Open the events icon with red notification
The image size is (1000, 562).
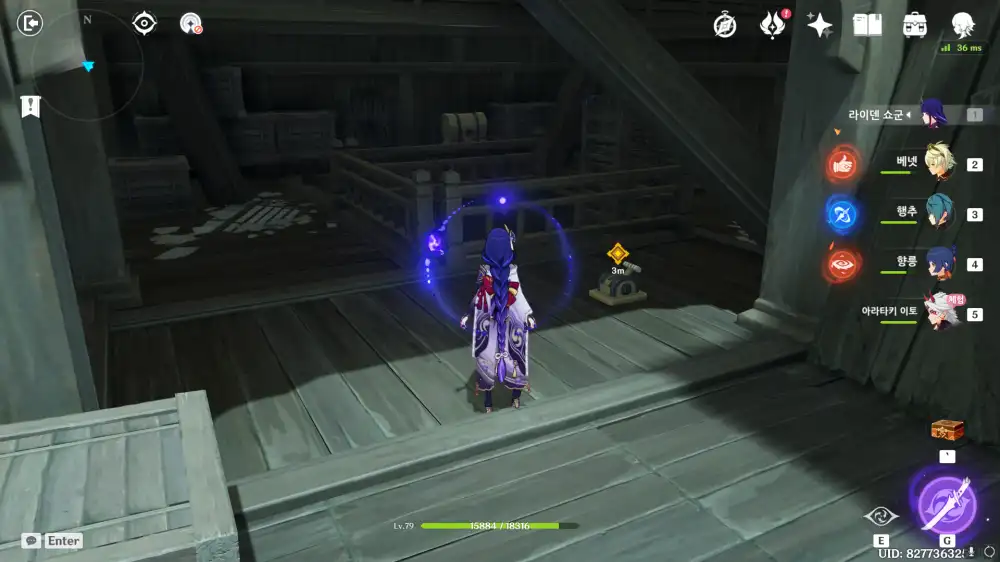click(772, 25)
